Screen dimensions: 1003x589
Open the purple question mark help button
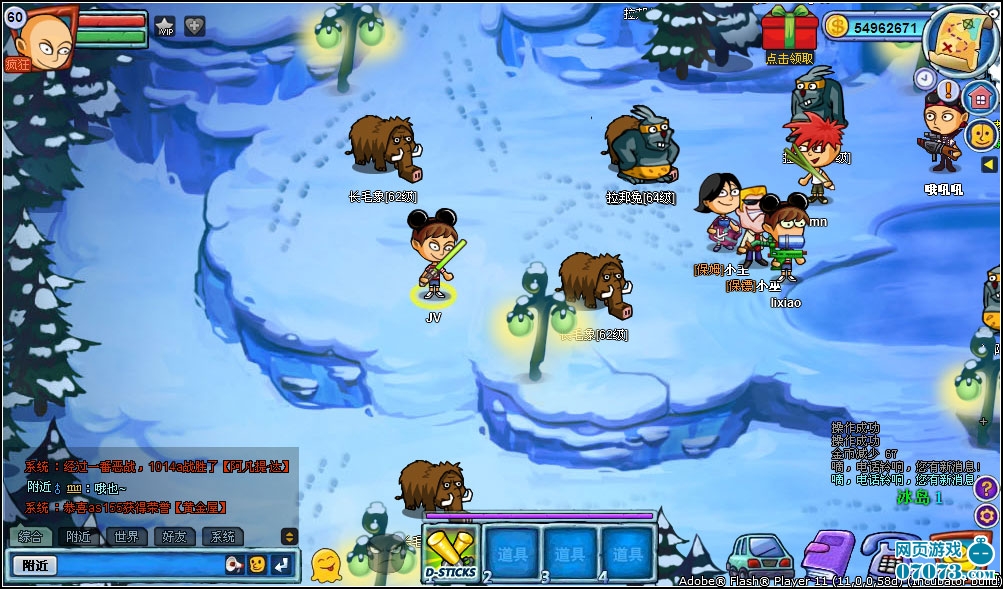tap(985, 488)
